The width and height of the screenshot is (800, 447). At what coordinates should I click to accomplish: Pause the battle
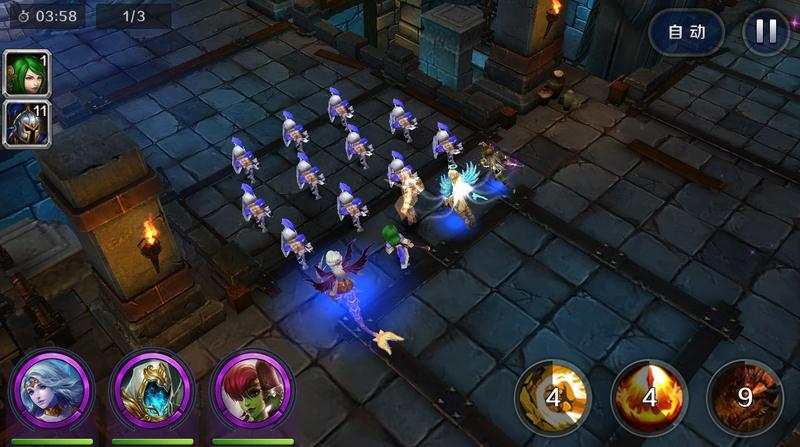766,32
